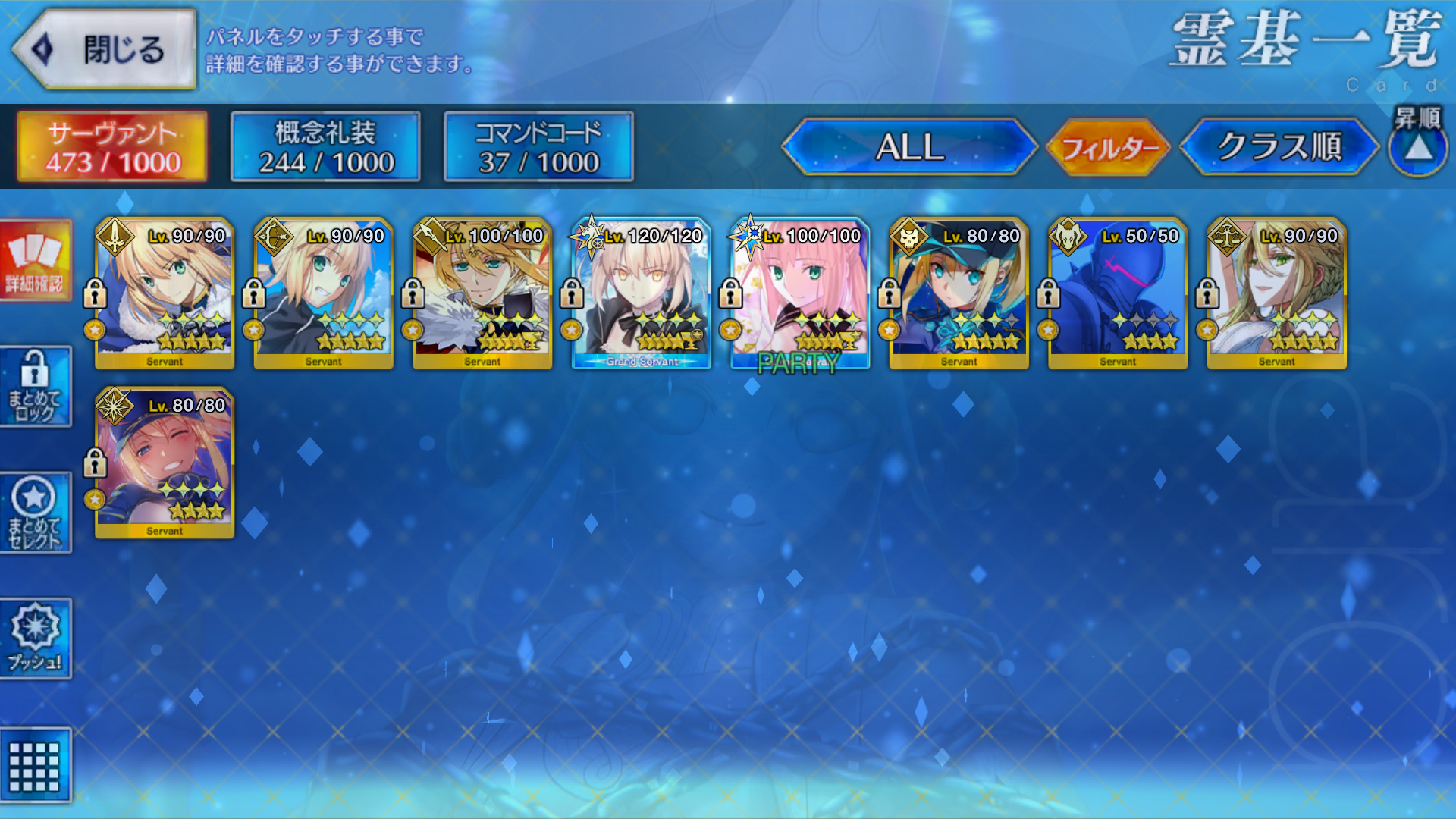Open the 概念礼装 Craft Essence tab
Screen dimensions: 1456x819
coord(325,146)
